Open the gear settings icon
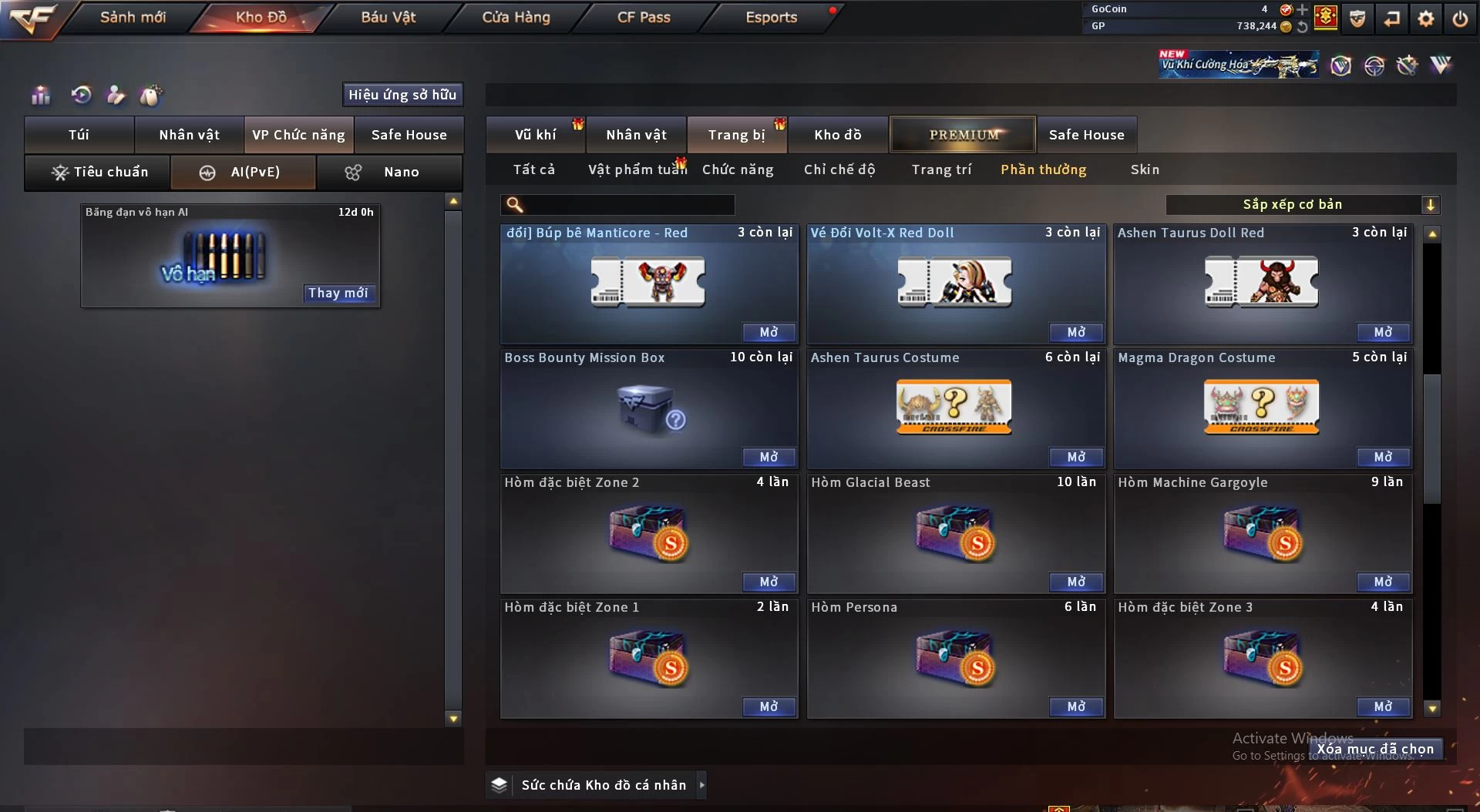The image size is (1480, 812). 1426,18
